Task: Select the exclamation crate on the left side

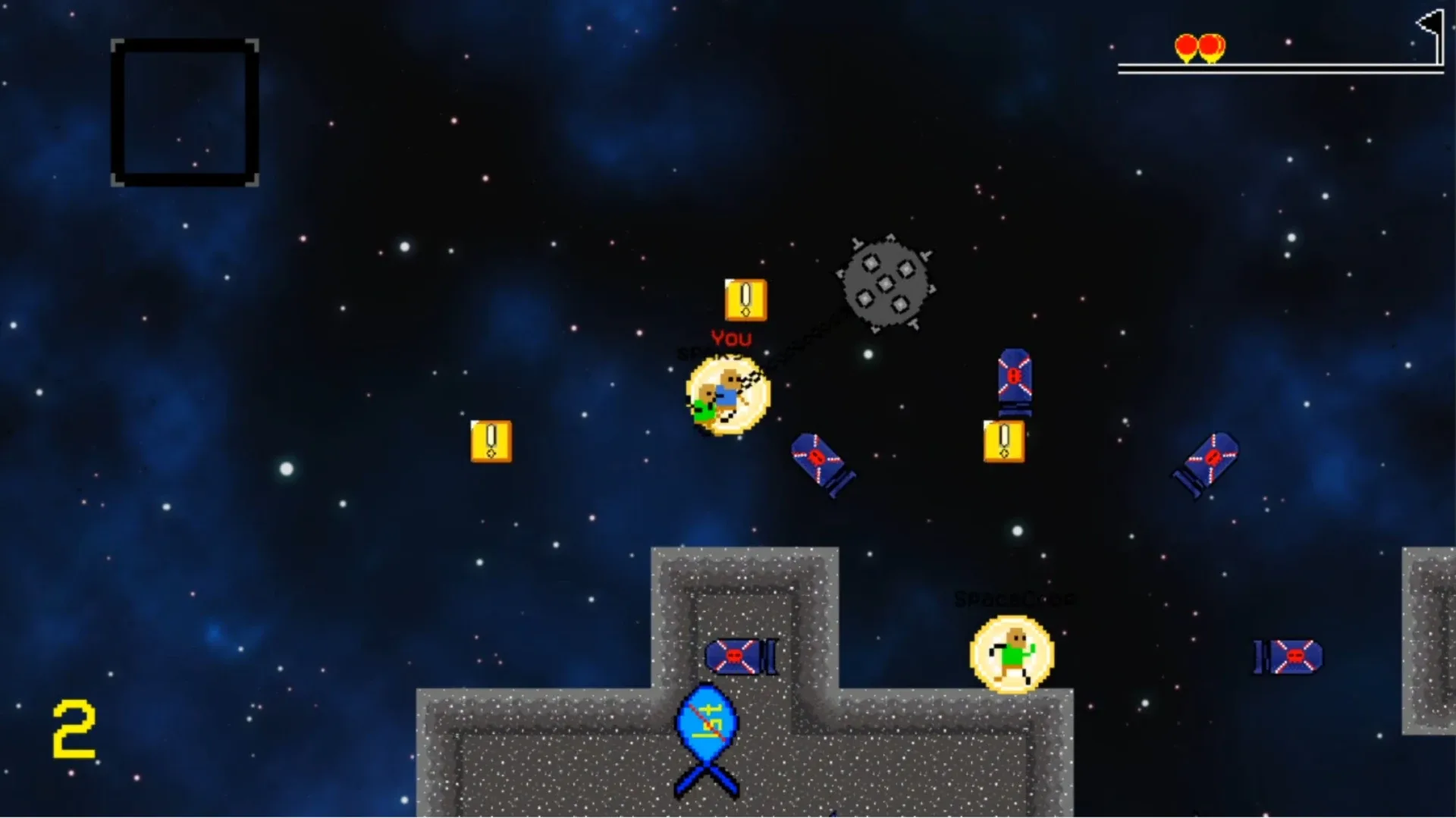Action: tap(490, 440)
